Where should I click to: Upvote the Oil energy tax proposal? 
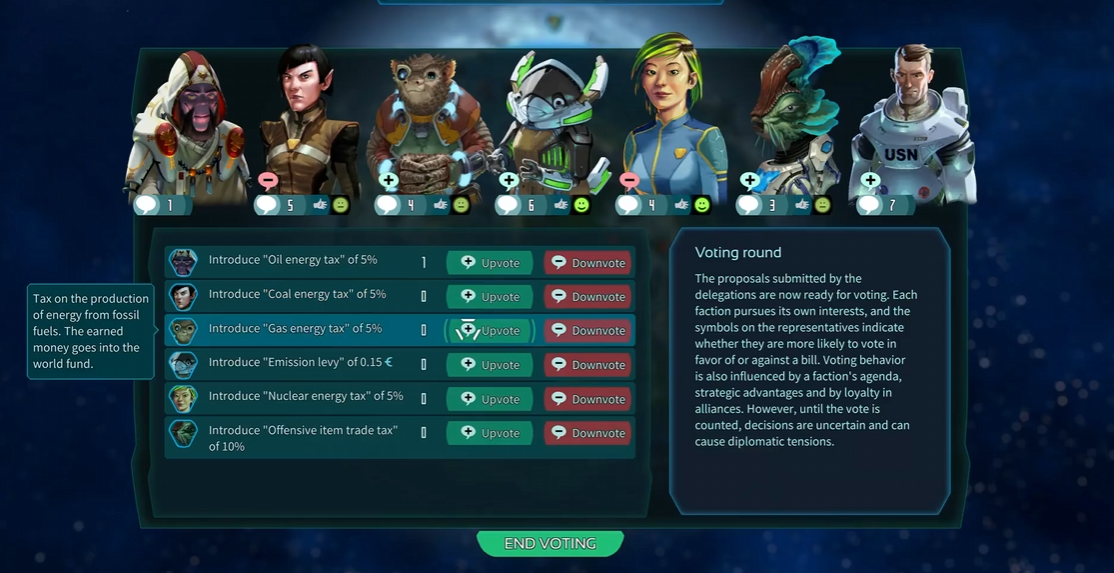(x=489, y=263)
